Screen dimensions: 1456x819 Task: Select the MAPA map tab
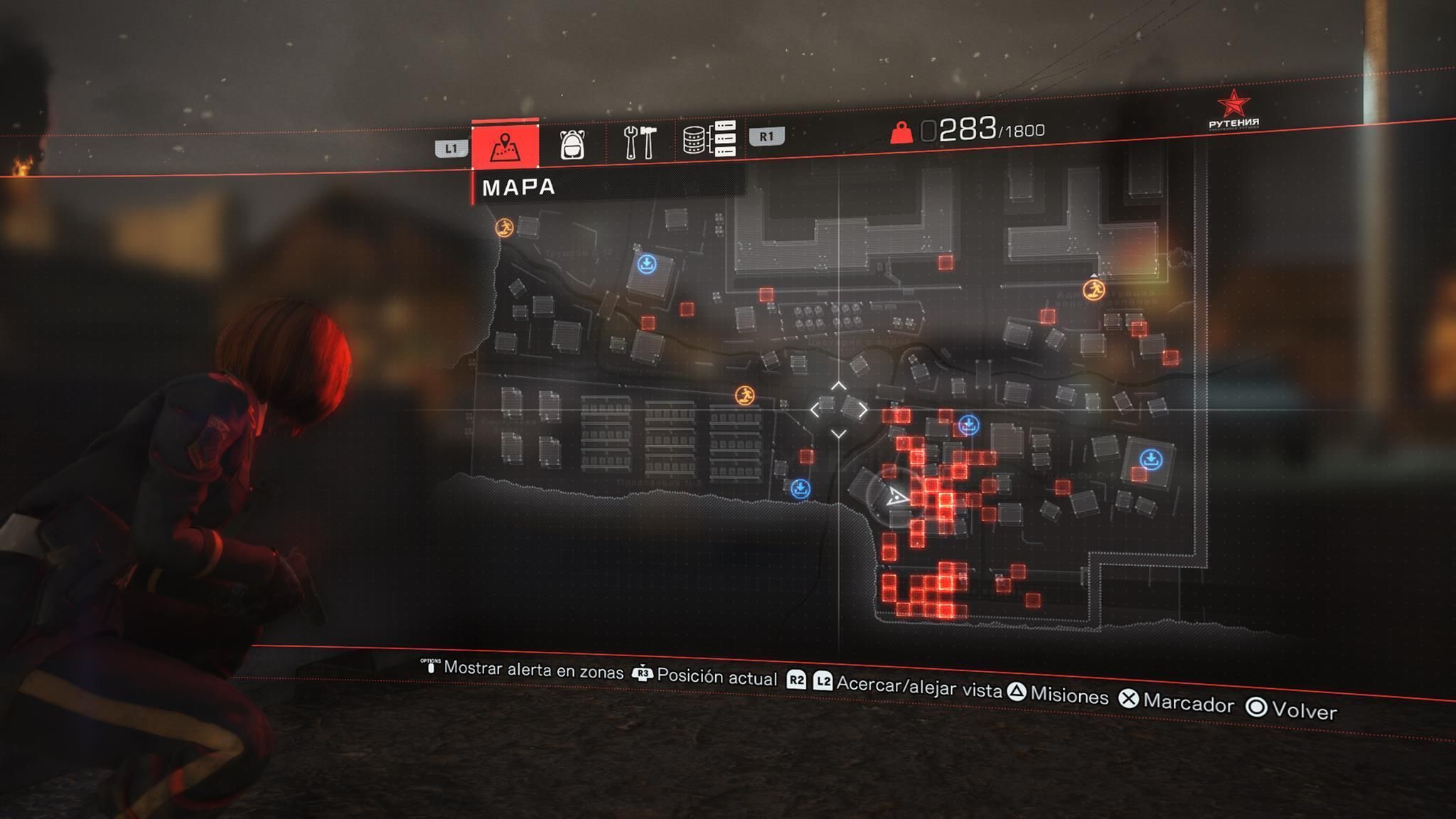click(x=505, y=145)
